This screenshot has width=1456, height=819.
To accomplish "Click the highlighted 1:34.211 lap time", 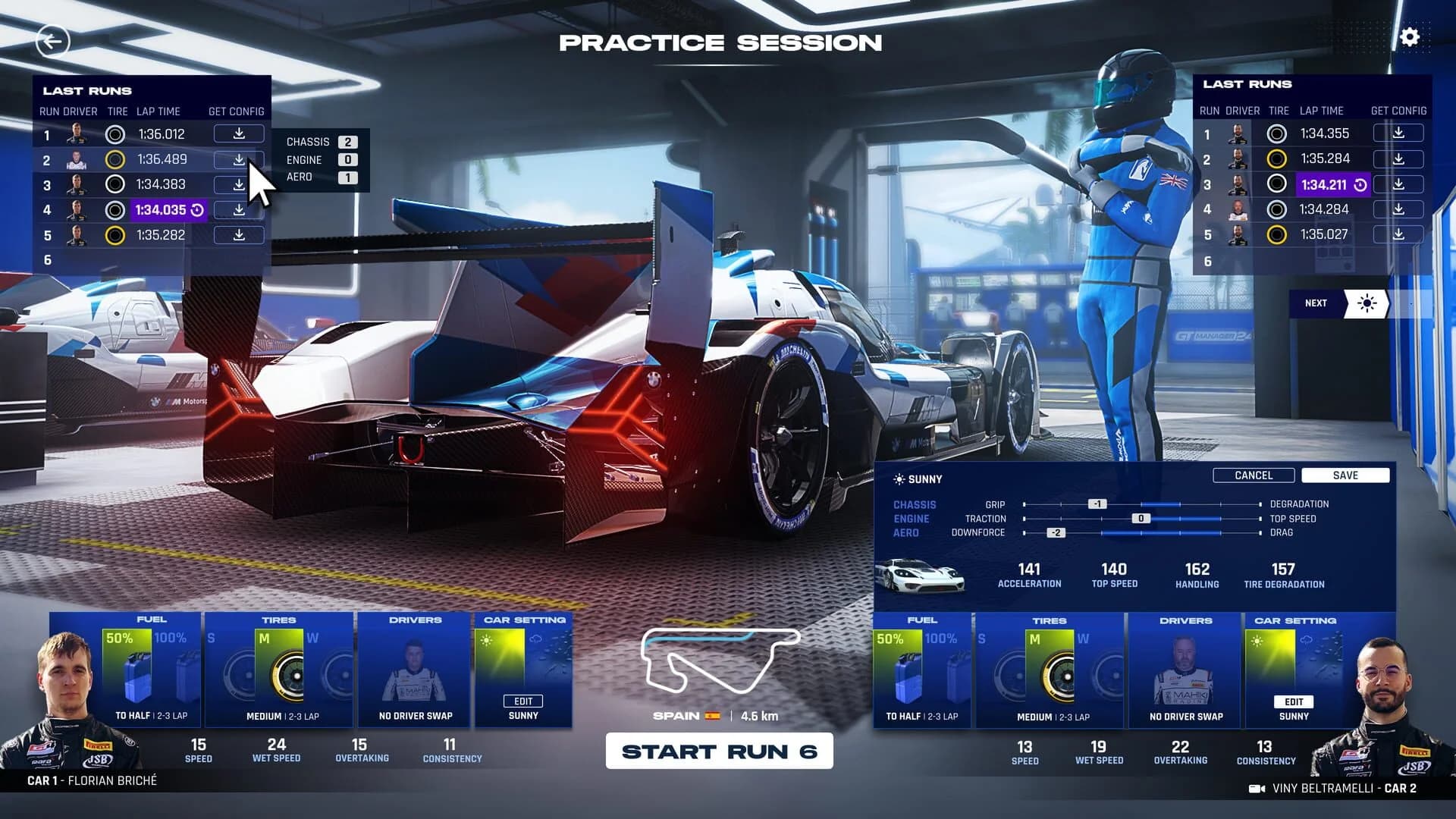I will click(1323, 184).
